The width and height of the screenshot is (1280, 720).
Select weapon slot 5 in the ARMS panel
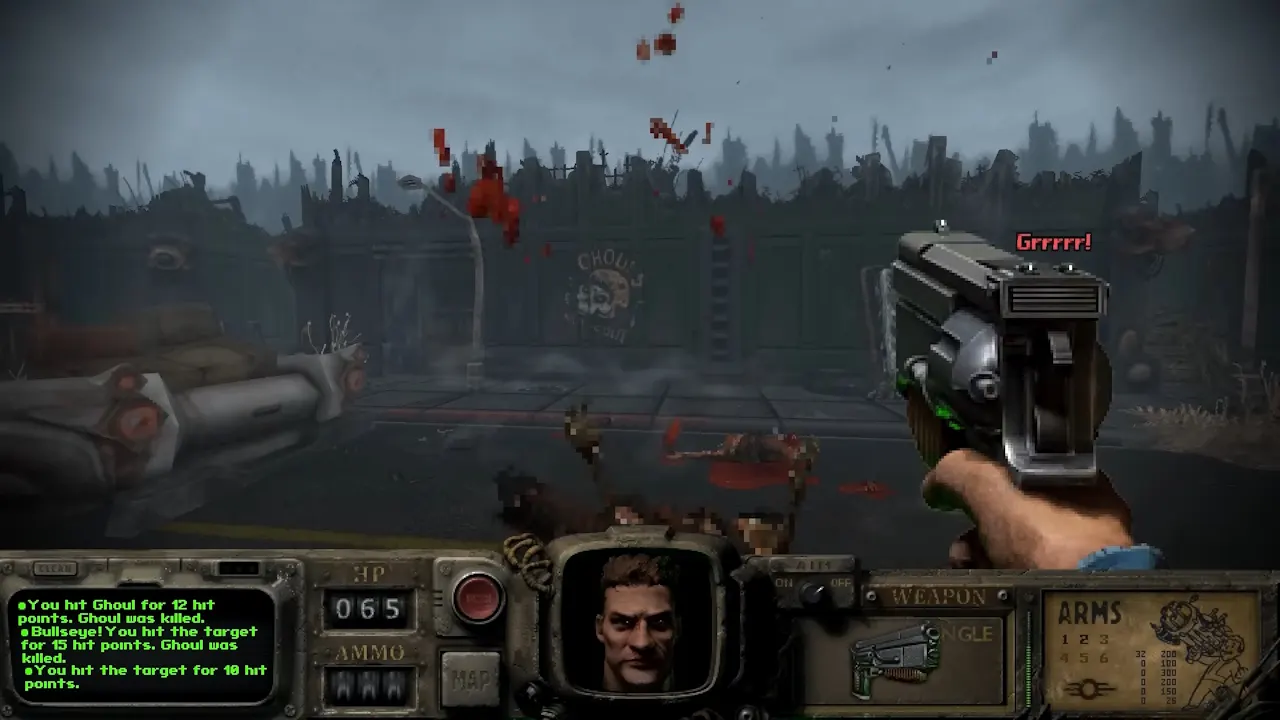point(1084,658)
